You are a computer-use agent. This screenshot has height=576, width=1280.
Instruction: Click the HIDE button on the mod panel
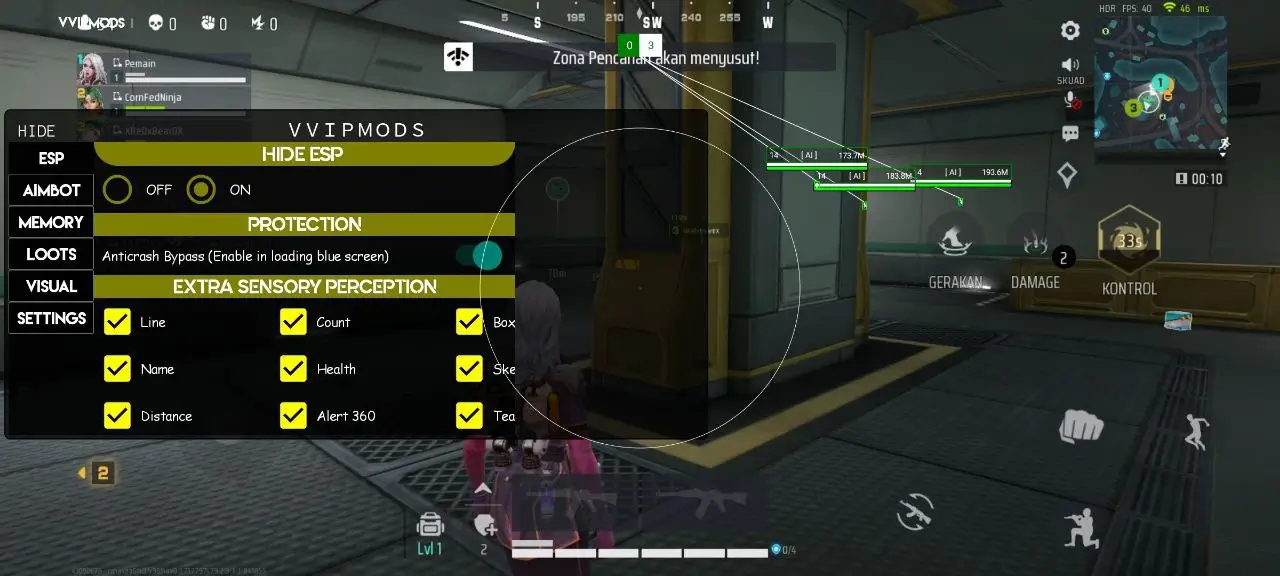(37, 131)
